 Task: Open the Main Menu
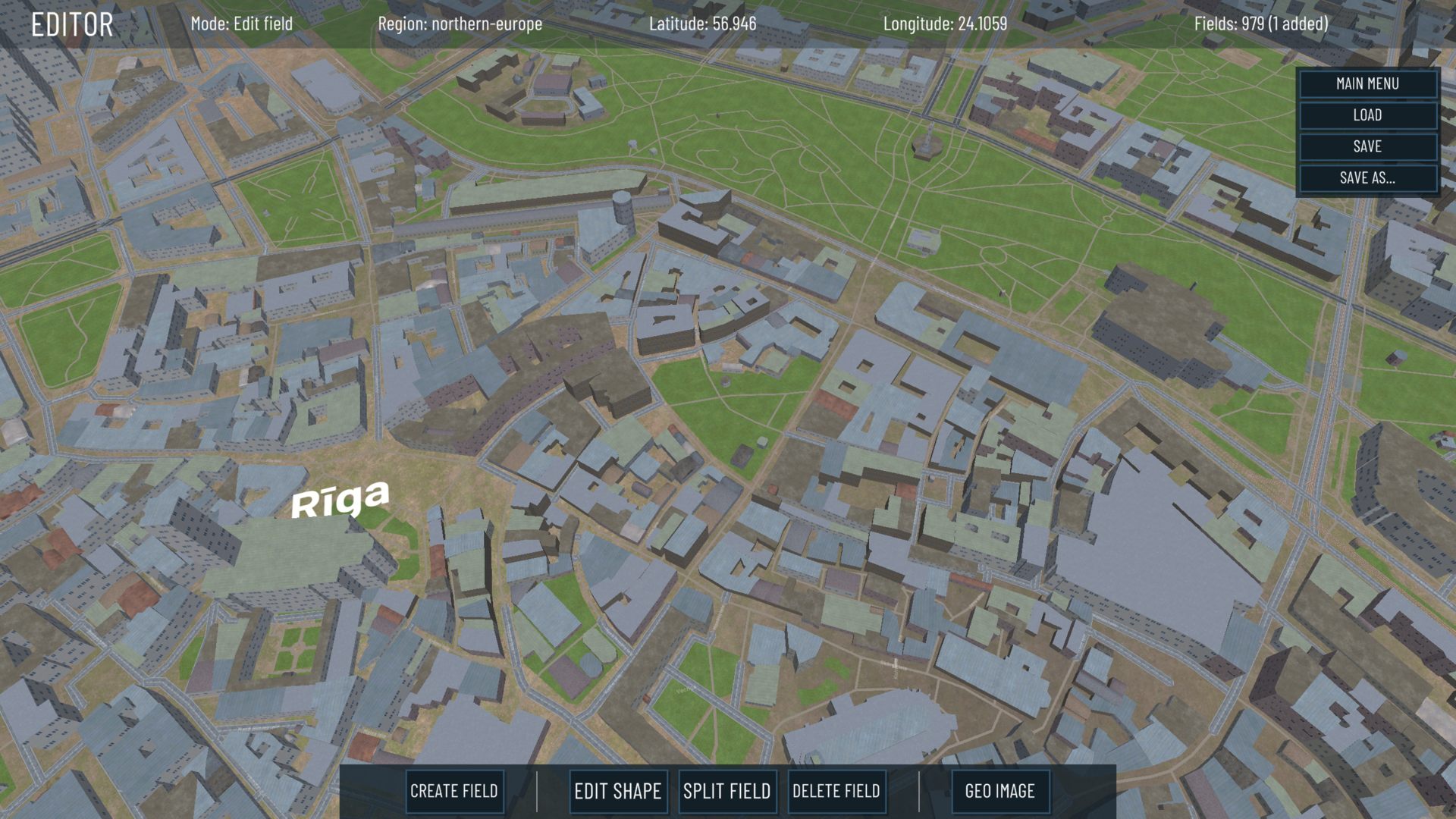pos(1367,83)
